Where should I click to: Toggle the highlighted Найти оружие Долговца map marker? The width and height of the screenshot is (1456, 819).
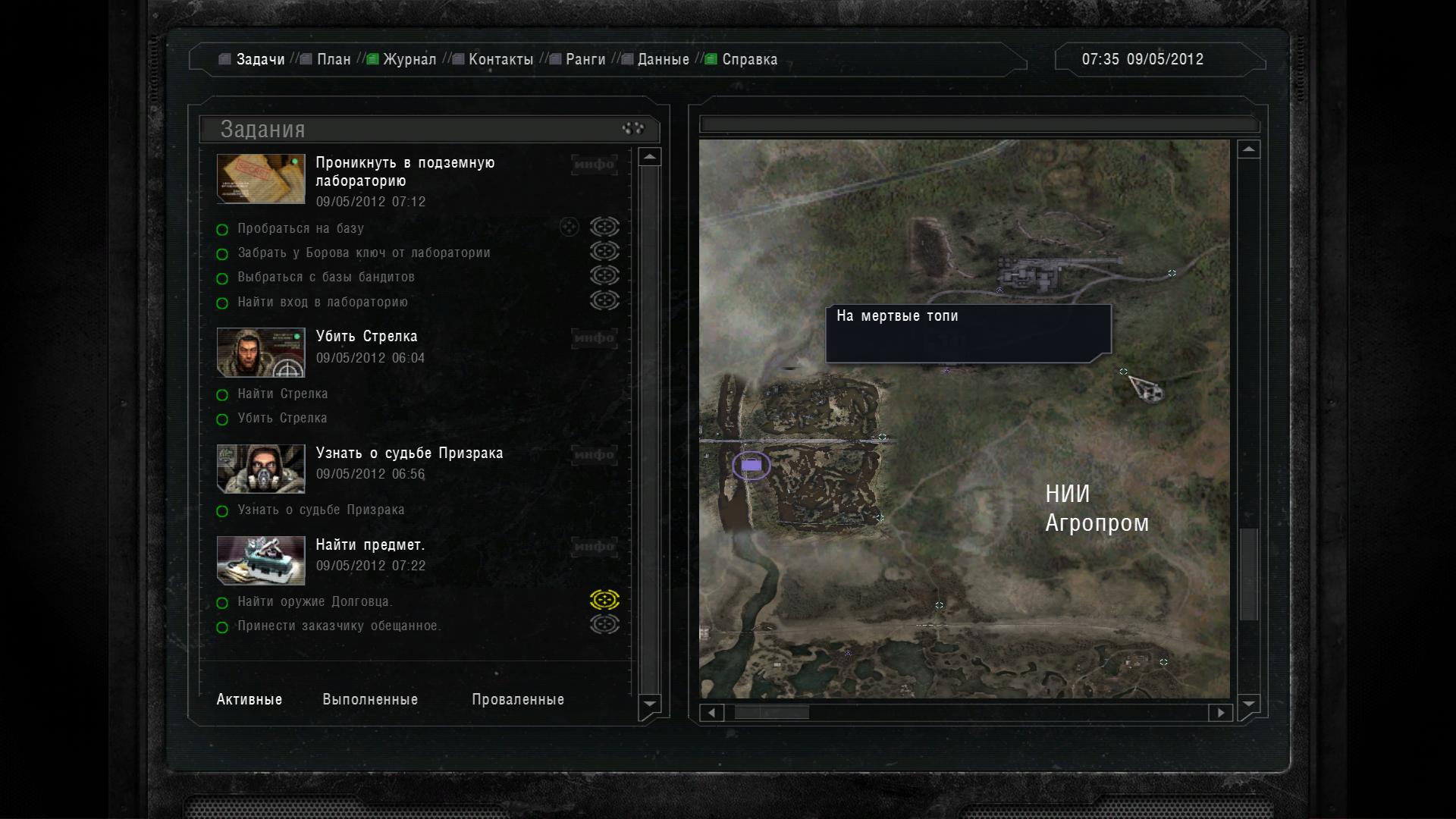604,601
